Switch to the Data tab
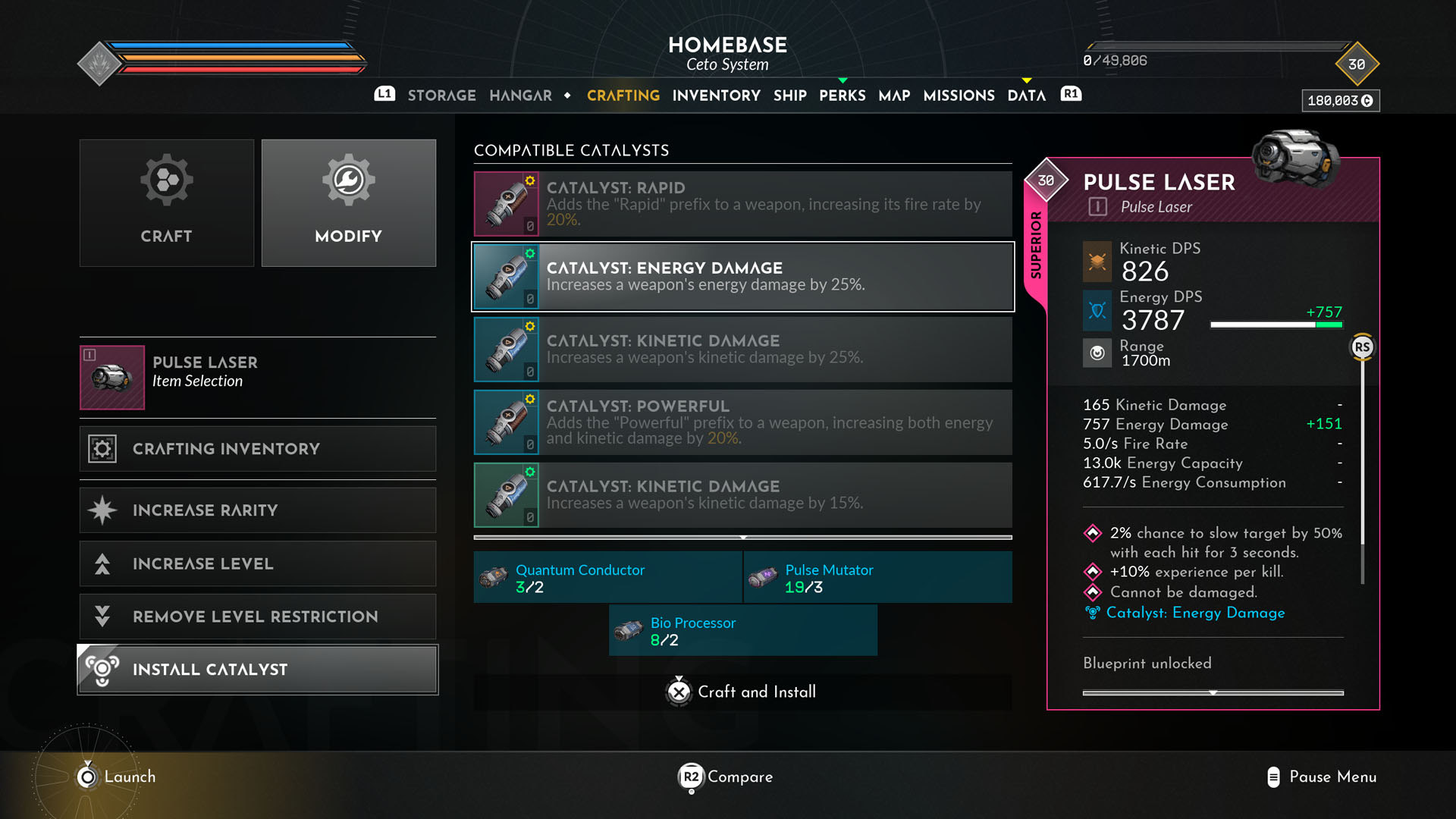This screenshot has height=819, width=1456. click(1026, 96)
